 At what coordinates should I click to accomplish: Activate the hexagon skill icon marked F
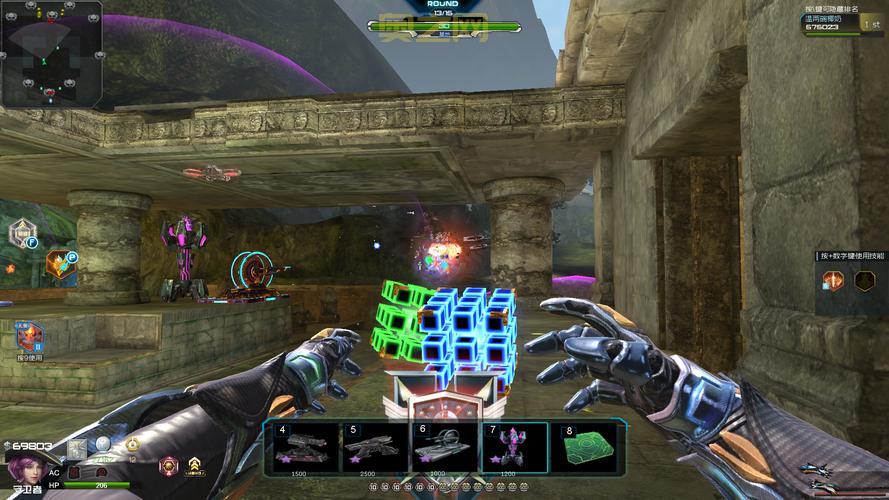(23, 234)
